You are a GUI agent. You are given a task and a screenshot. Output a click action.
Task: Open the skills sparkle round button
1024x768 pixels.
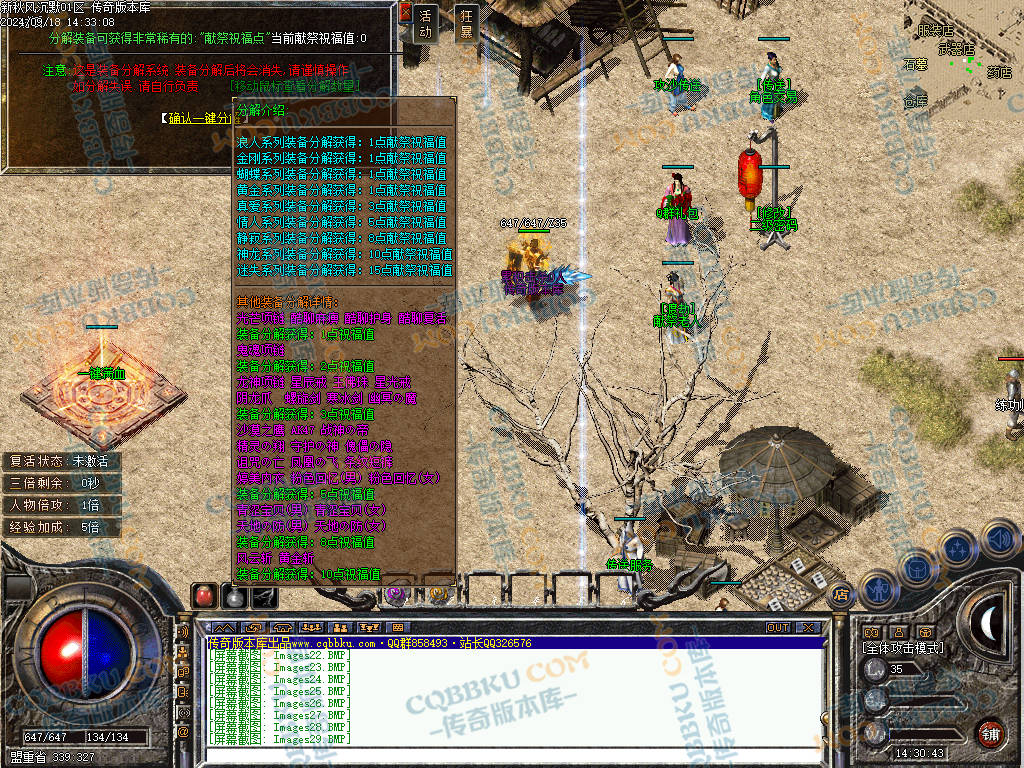(x=958, y=549)
